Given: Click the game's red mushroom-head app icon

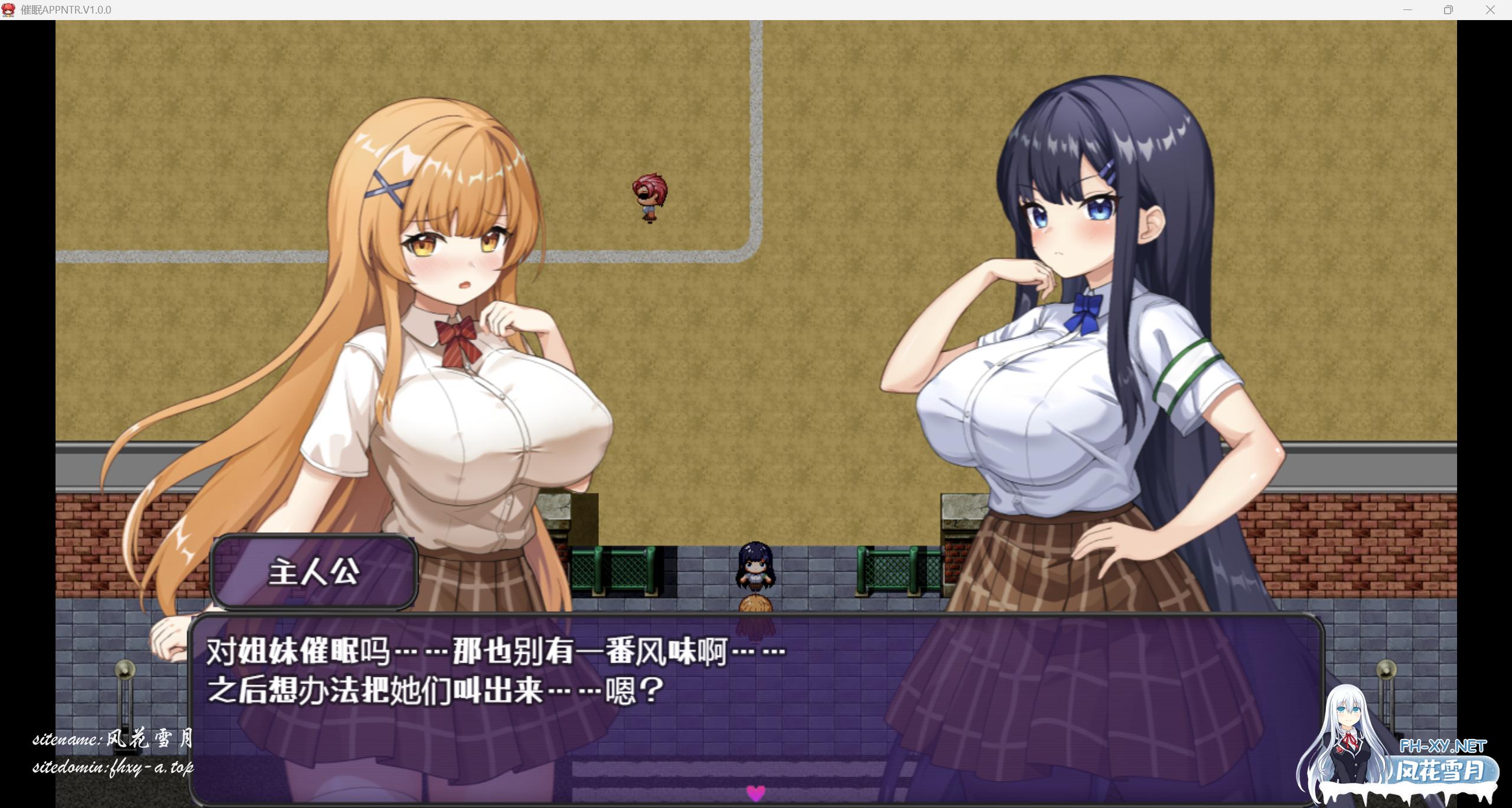Looking at the screenshot, I should coord(9,9).
